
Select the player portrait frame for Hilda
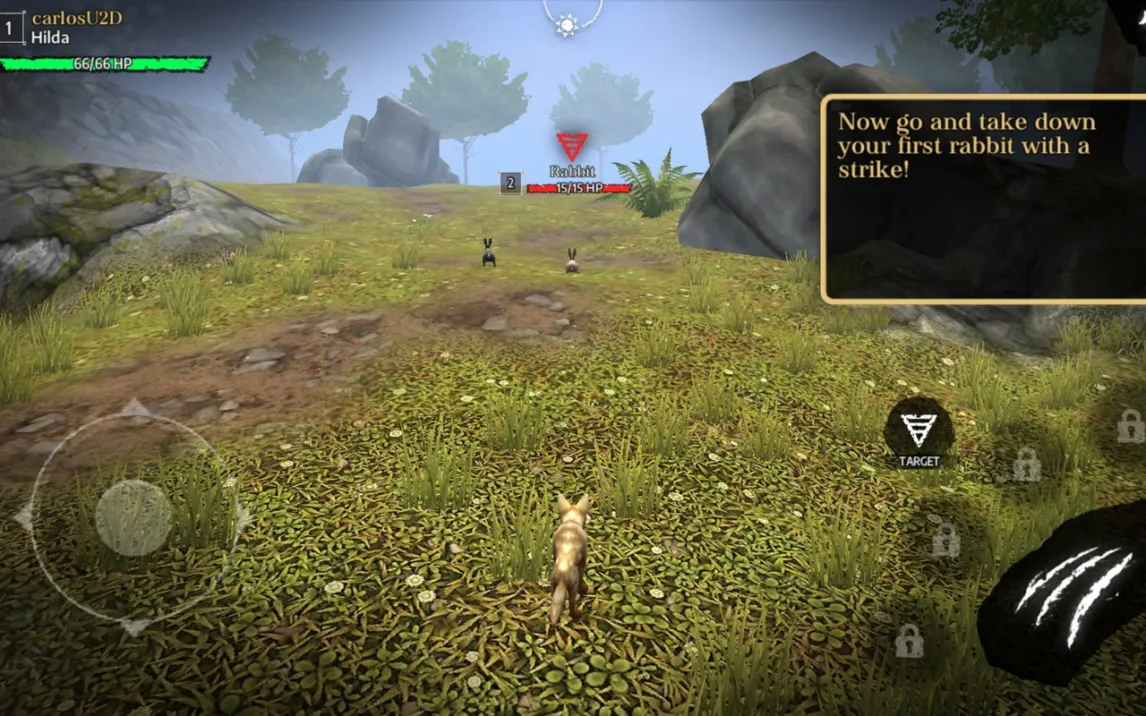pos(10,28)
